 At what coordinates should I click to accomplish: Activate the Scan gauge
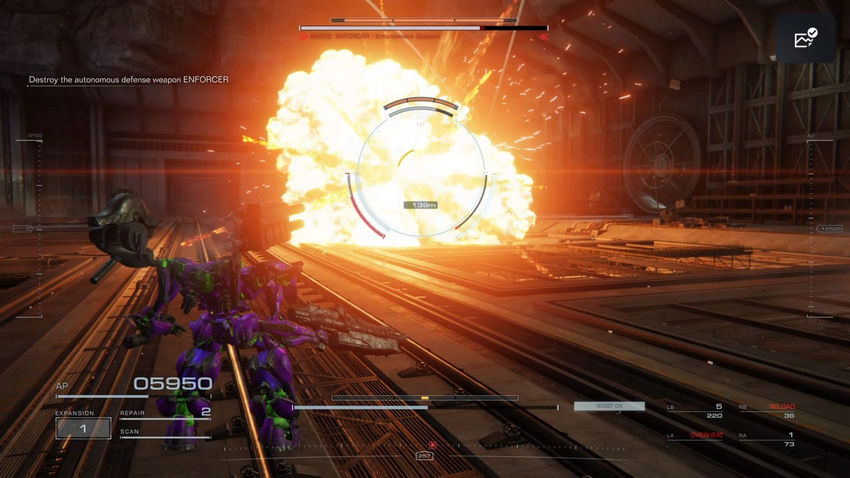click(165, 434)
